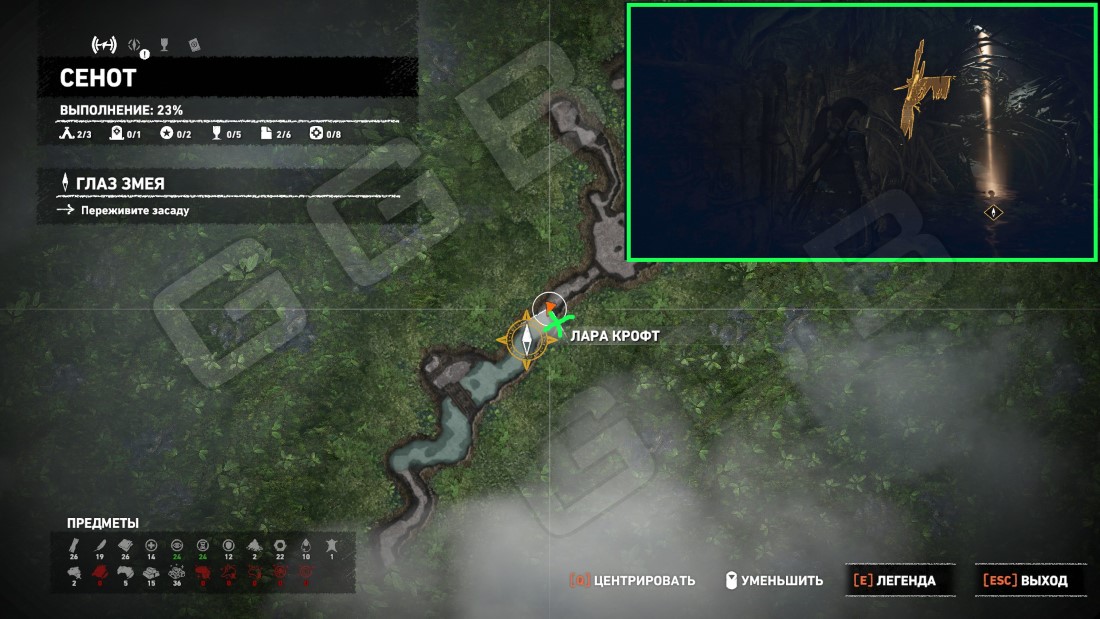Screen dimensions: 1100x619
Task: Center the map with Центрировать
Action: [632, 580]
